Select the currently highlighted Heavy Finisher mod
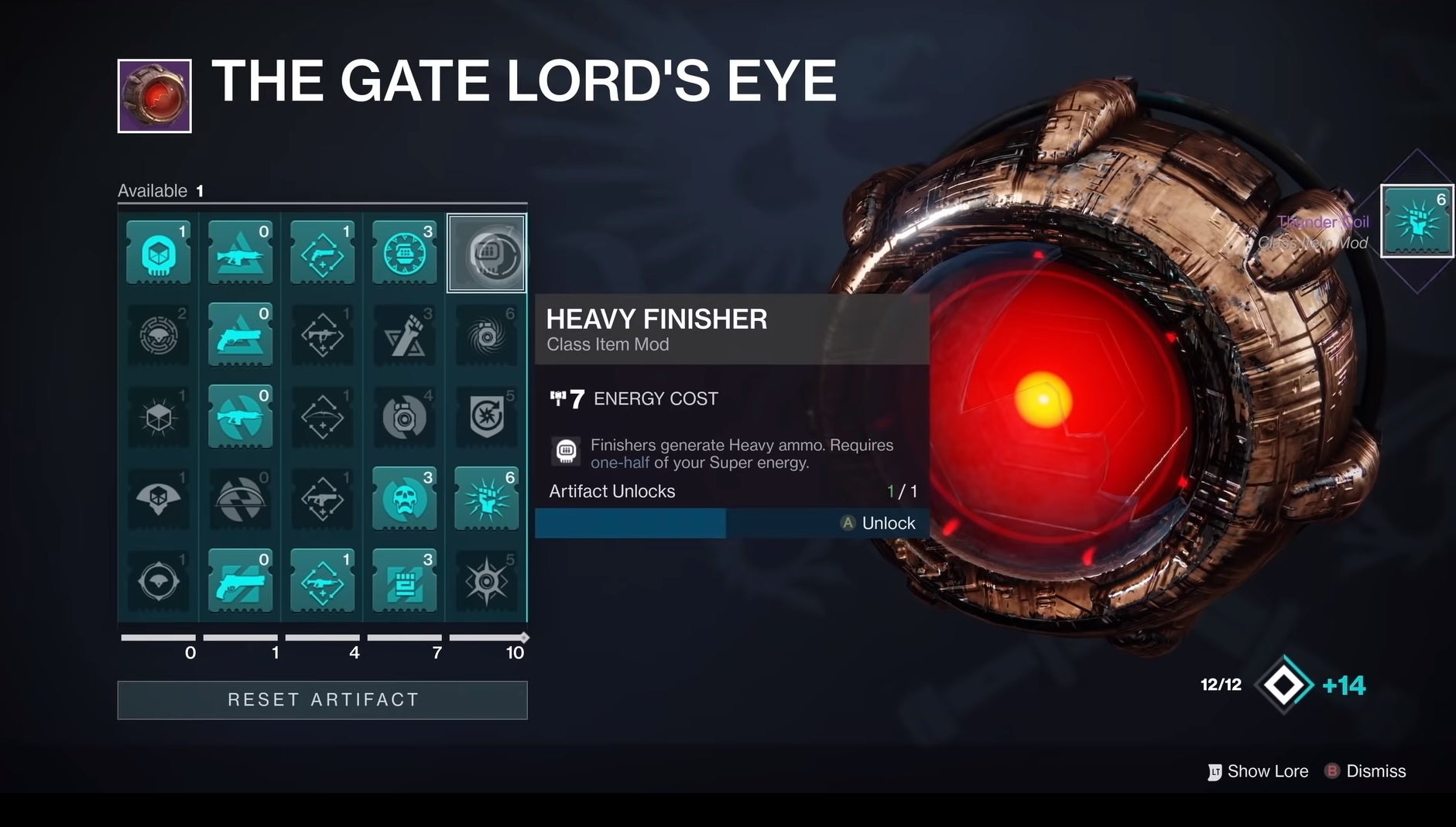1456x827 pixels. (487, 253)
